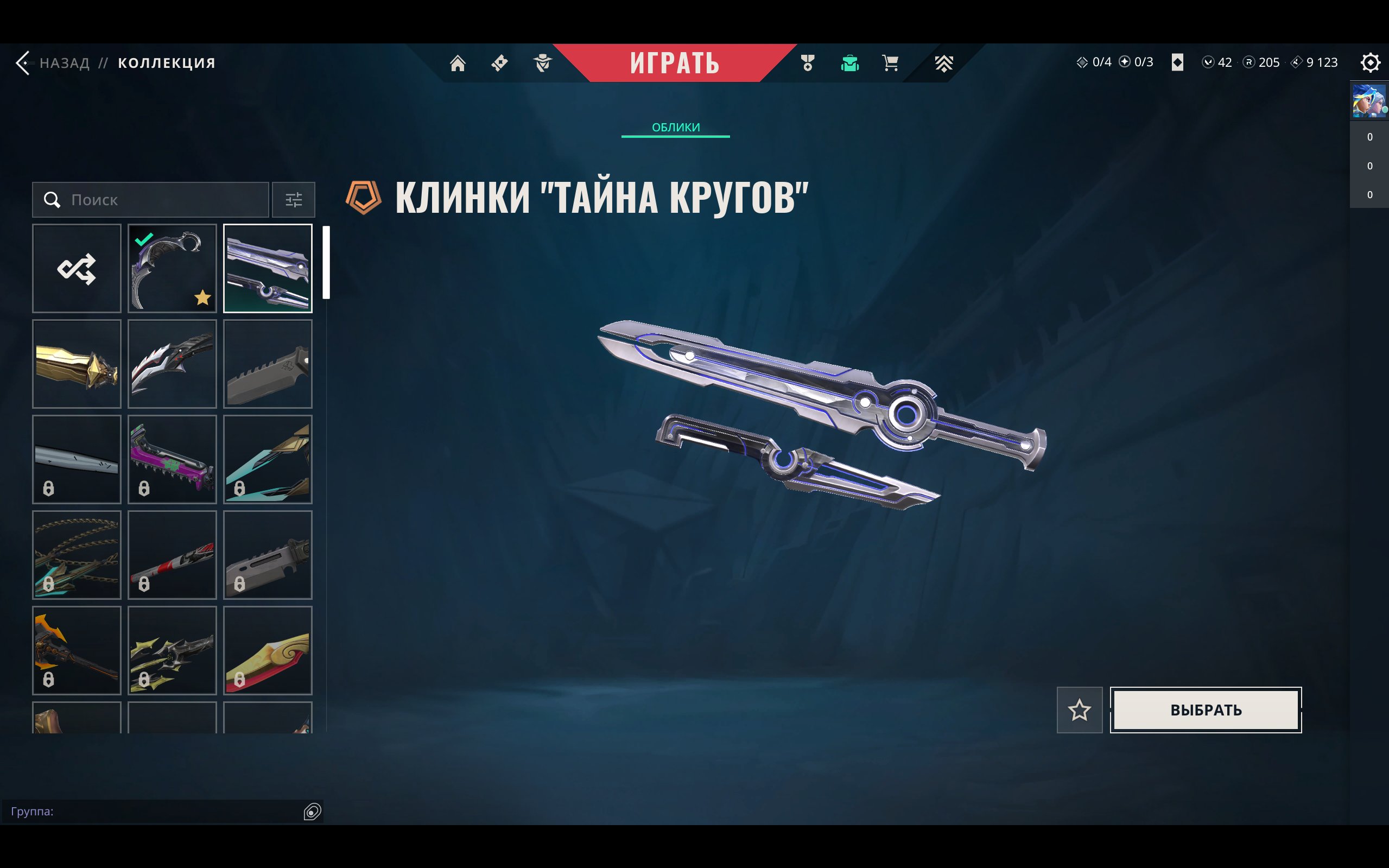Open game settings via the gear icon
The image size is (1389, 868).
pos(1371,62)
